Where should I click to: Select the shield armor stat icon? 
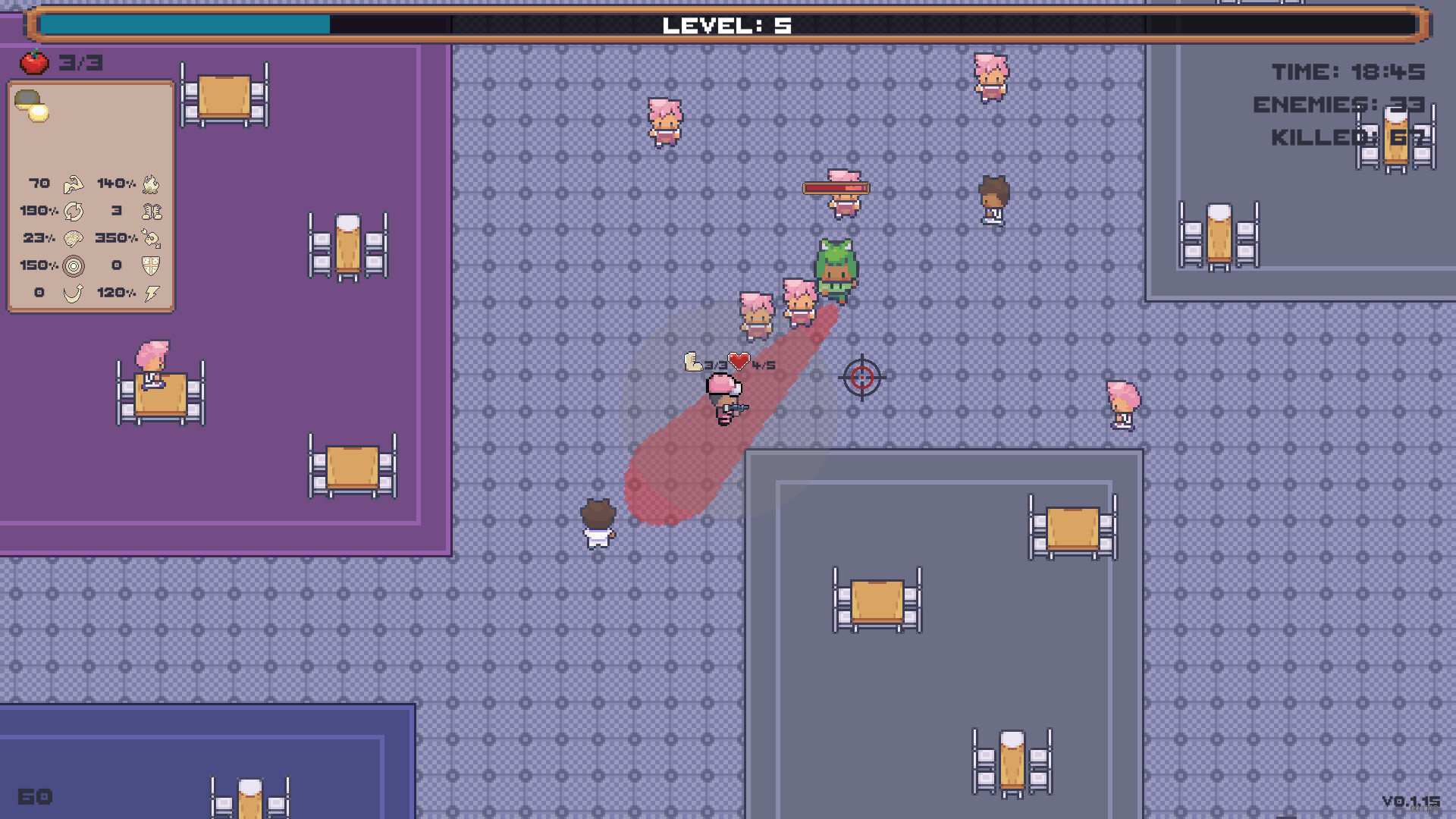point(150,266)
